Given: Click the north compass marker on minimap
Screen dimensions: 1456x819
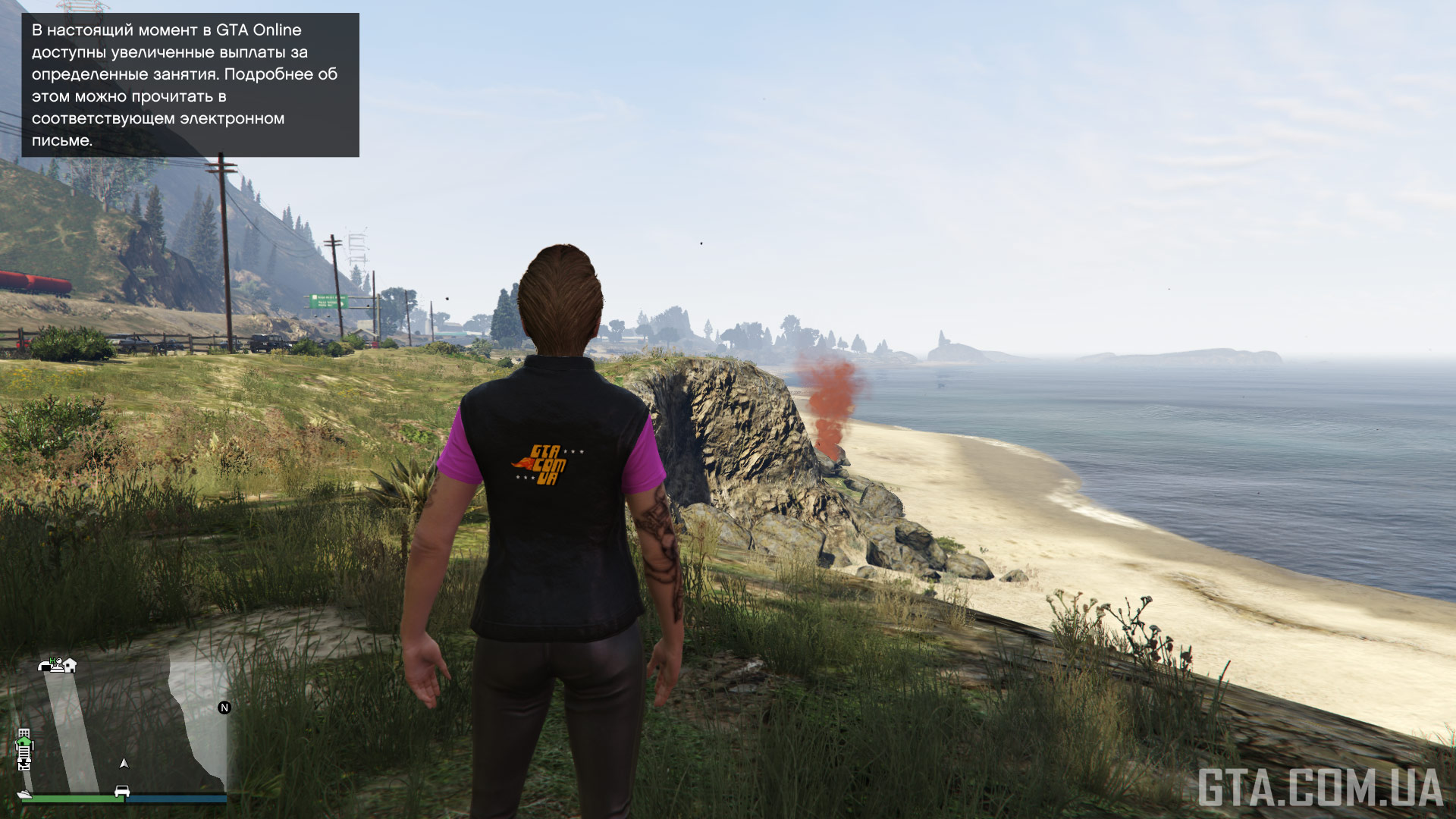Looking at the screenshot, I should (224, 708).
